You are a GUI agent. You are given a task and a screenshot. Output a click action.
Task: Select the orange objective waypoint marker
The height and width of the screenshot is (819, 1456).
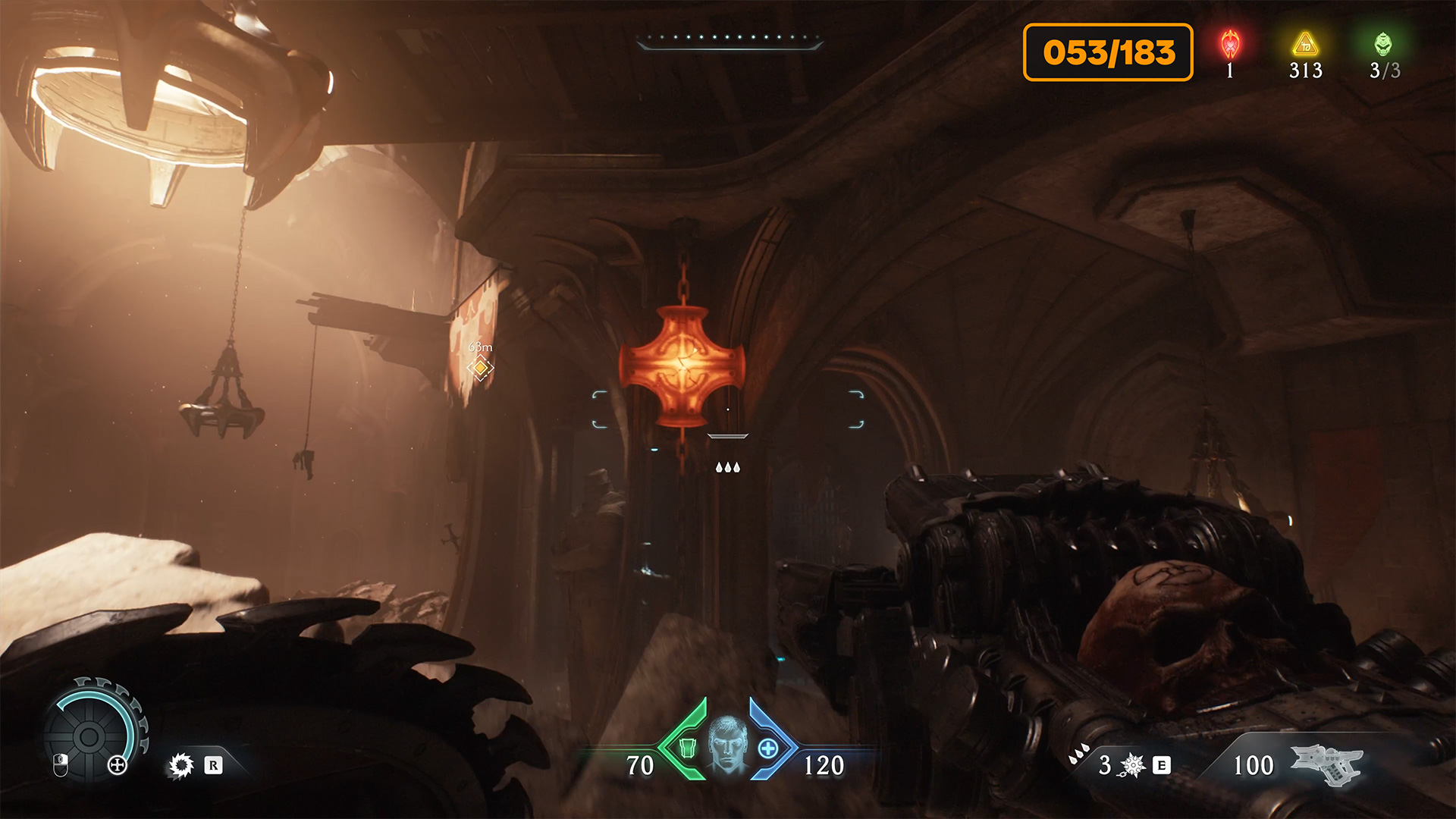pyautogui.click(x=480, y=368)
